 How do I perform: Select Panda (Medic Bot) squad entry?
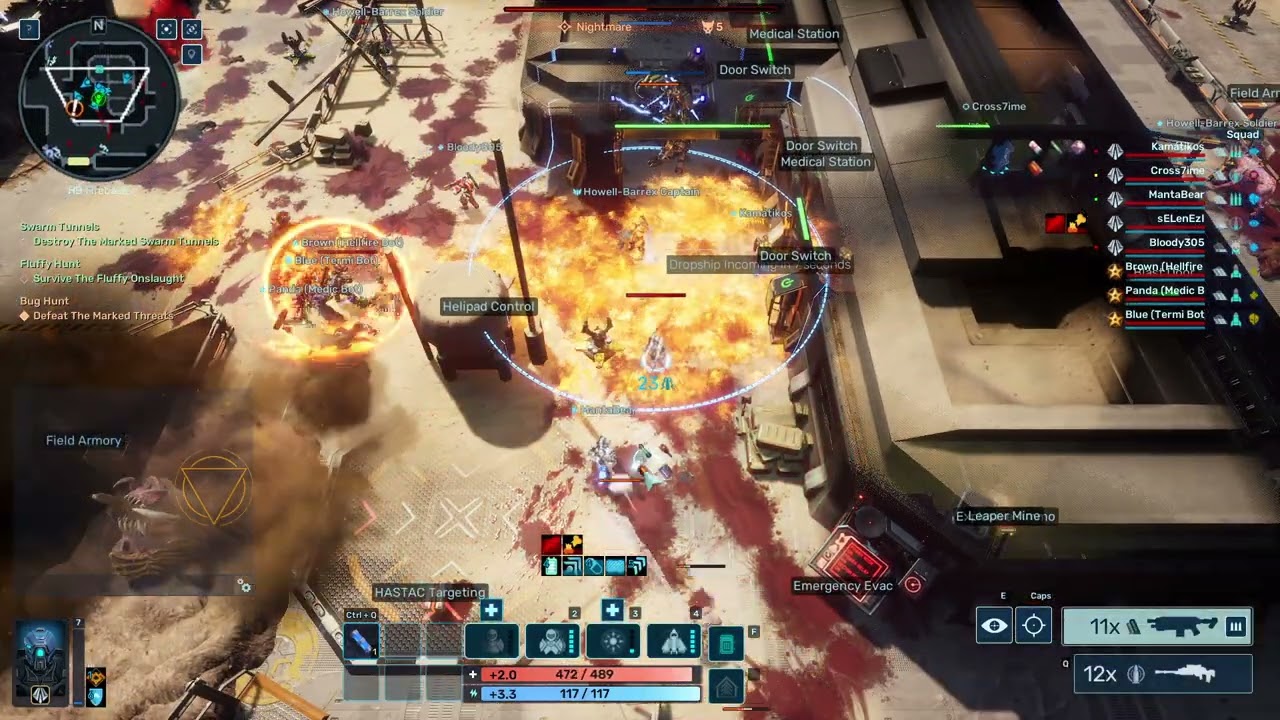(1165, 291)
